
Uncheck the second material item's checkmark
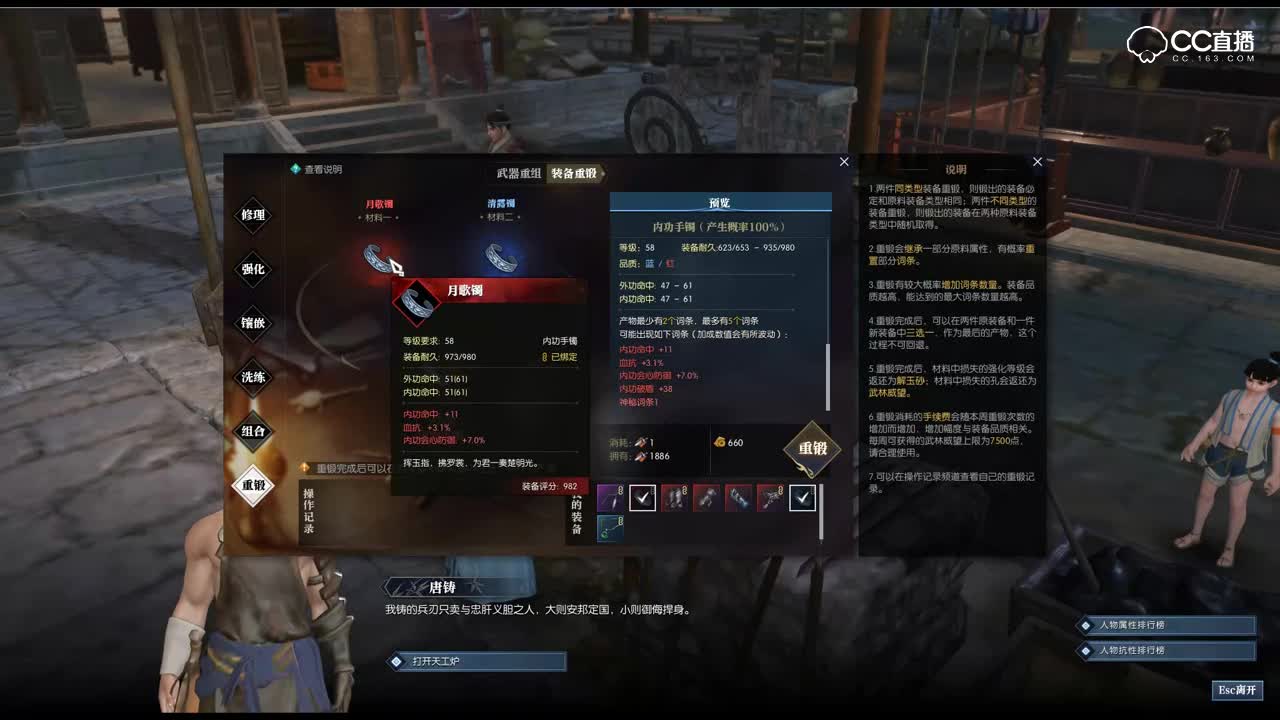642,498
